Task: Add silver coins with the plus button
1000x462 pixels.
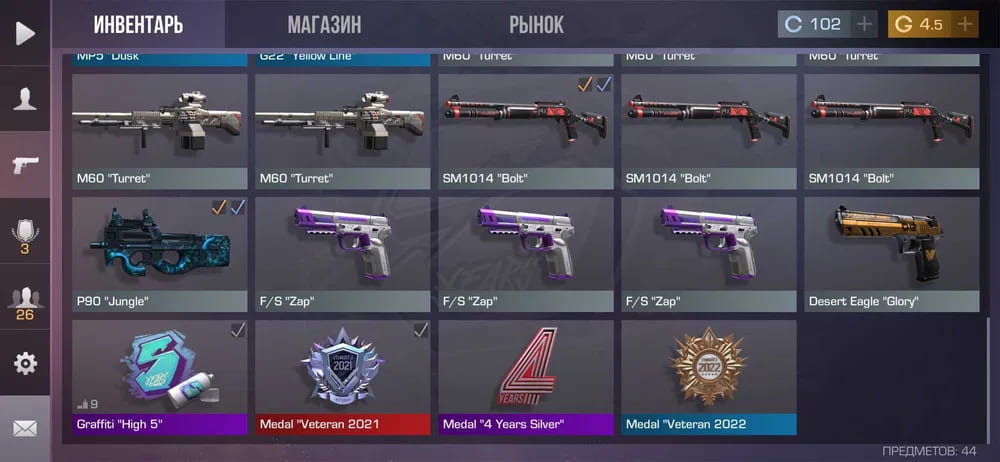Action: tap(865, 24)
